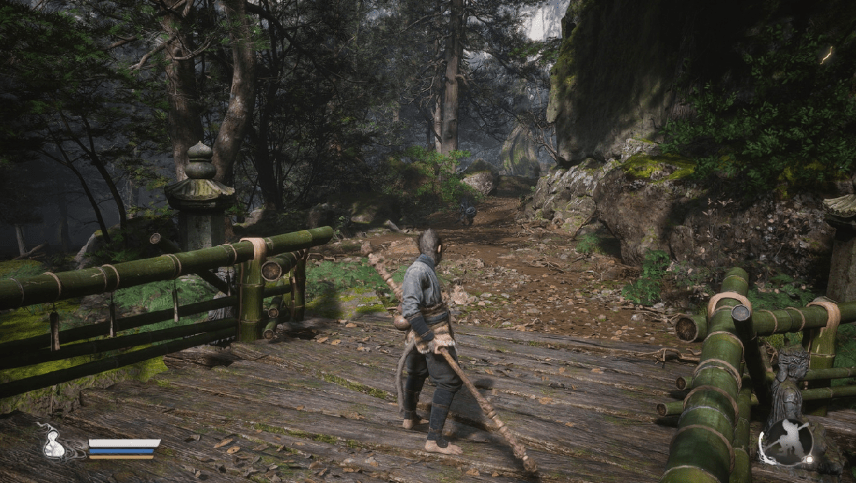The height and width of the screenshot is (483, 856).
Task: Click the healing gourd icon
Action: pyautogui.click(x=55, y=443)
